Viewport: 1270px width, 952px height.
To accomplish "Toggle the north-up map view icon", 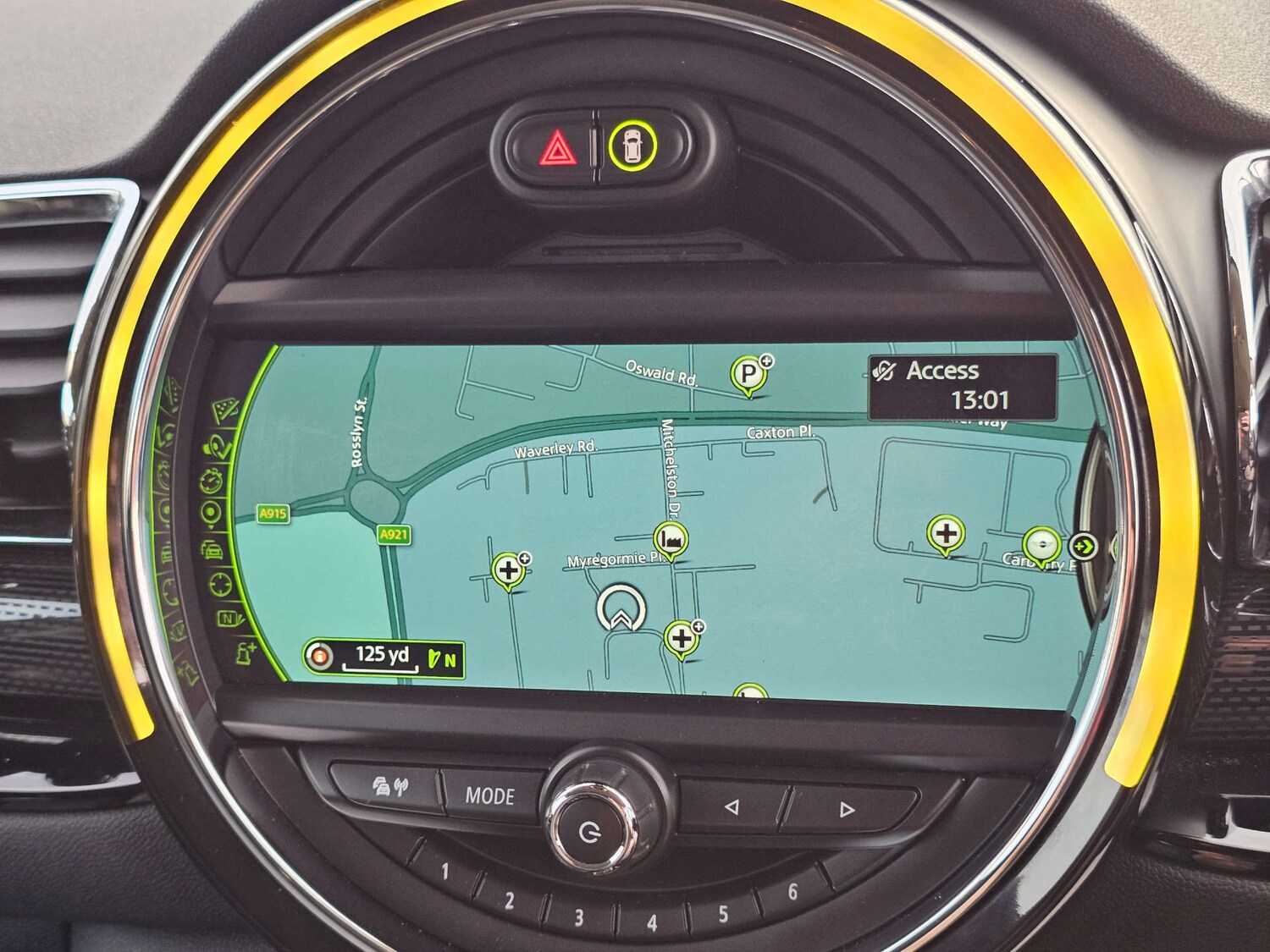I will [x=229, y=619].
